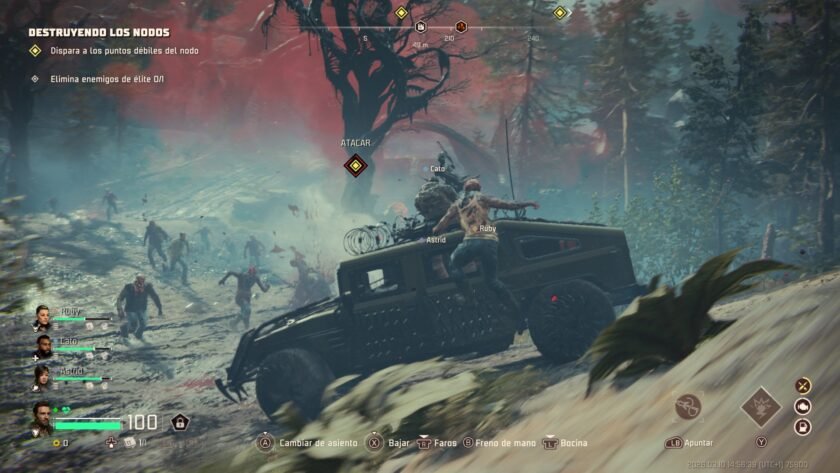Activate the explosion ability in the diamond
This screenshot has height=473, width=840.
760,407
